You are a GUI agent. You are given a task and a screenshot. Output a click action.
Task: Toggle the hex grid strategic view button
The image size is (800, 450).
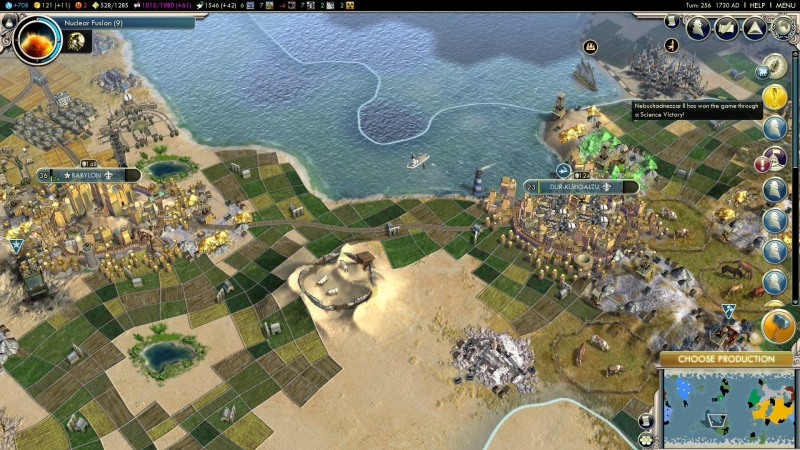pyautogui.click(x=646, y=439)
